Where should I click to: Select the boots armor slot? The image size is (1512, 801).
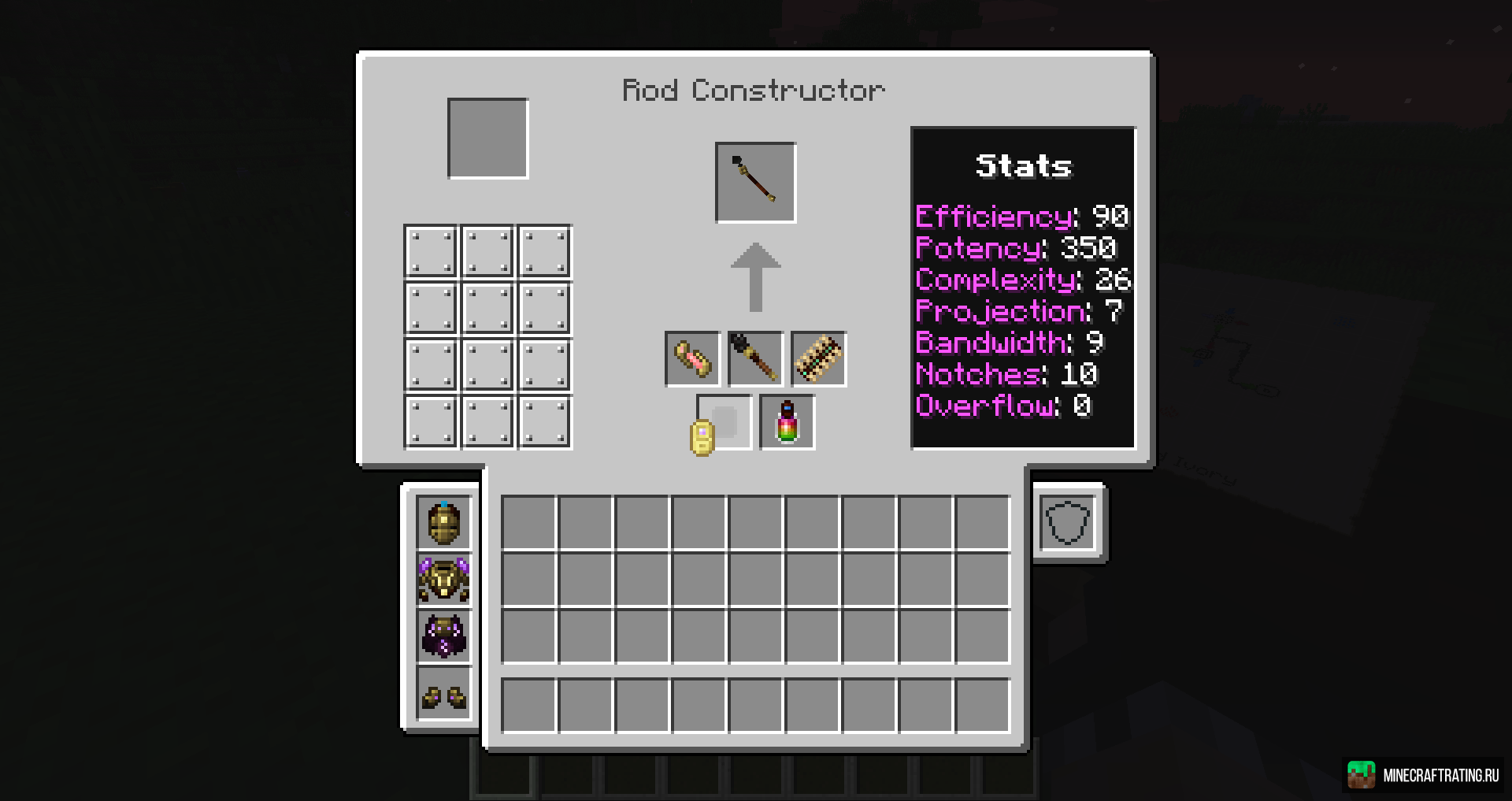click(x=444, y=693)
